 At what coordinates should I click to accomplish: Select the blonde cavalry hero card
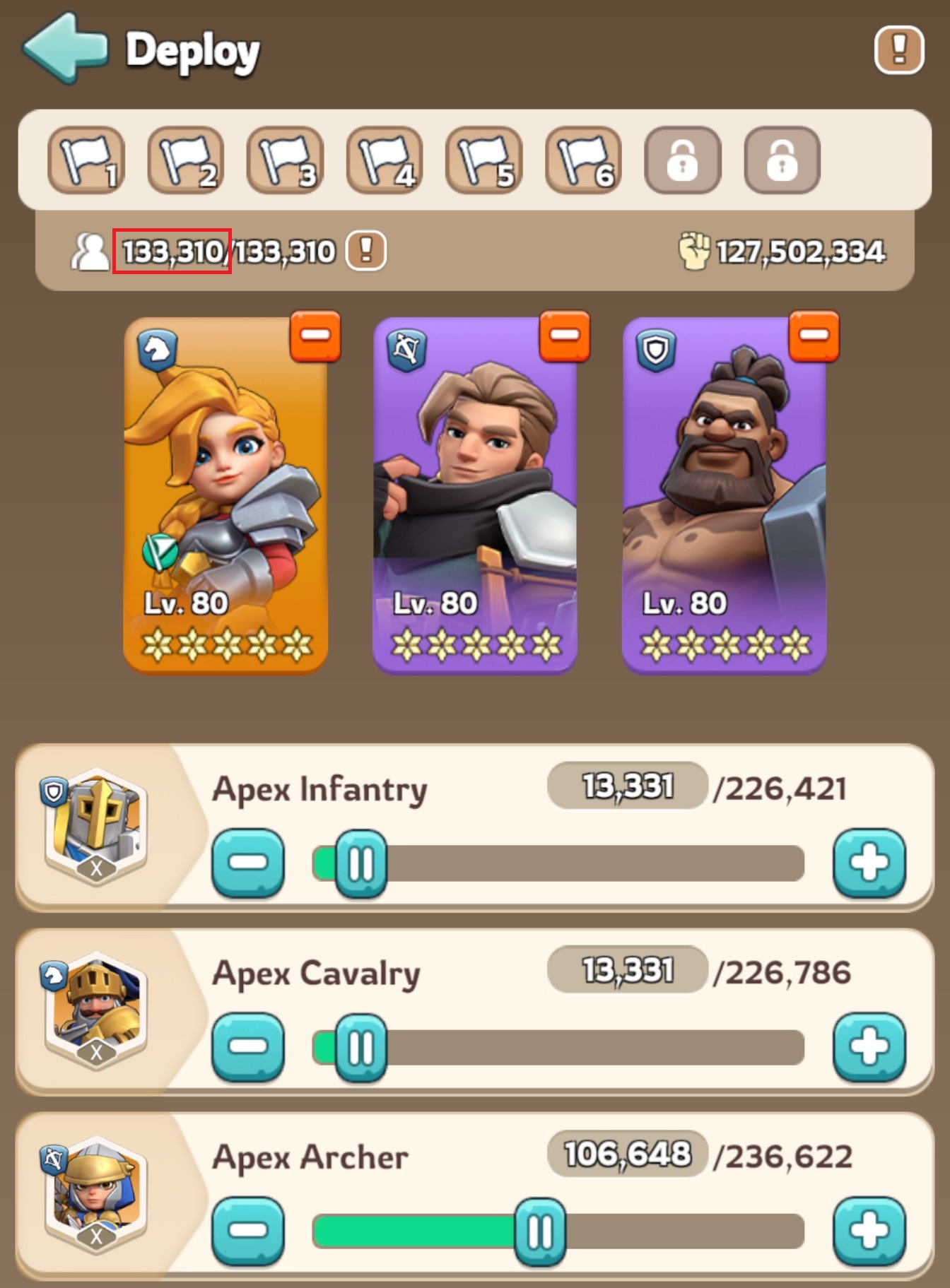tap(225, 495)
